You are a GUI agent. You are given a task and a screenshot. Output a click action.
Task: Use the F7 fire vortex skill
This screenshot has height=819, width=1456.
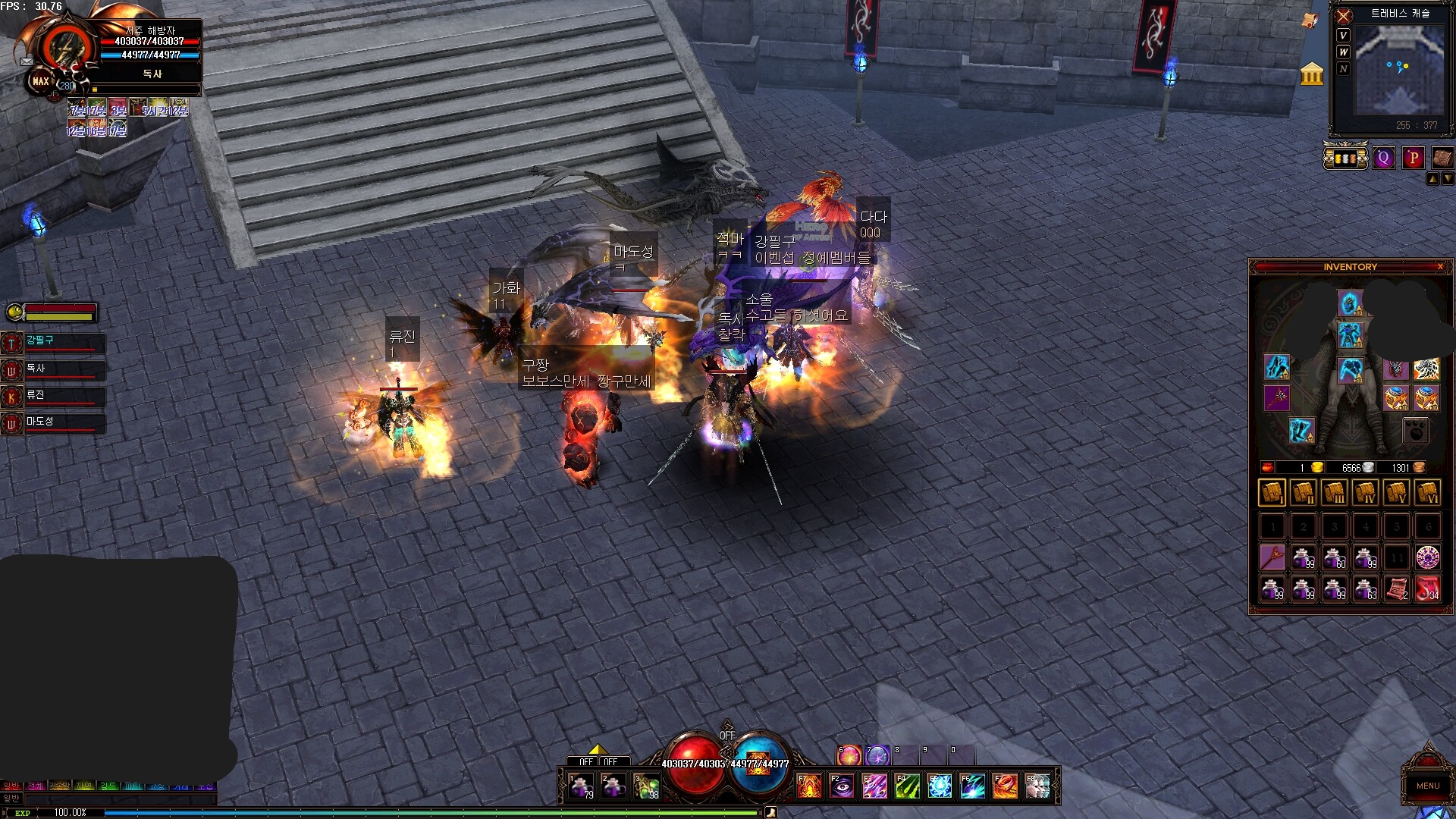(1006, 786)
